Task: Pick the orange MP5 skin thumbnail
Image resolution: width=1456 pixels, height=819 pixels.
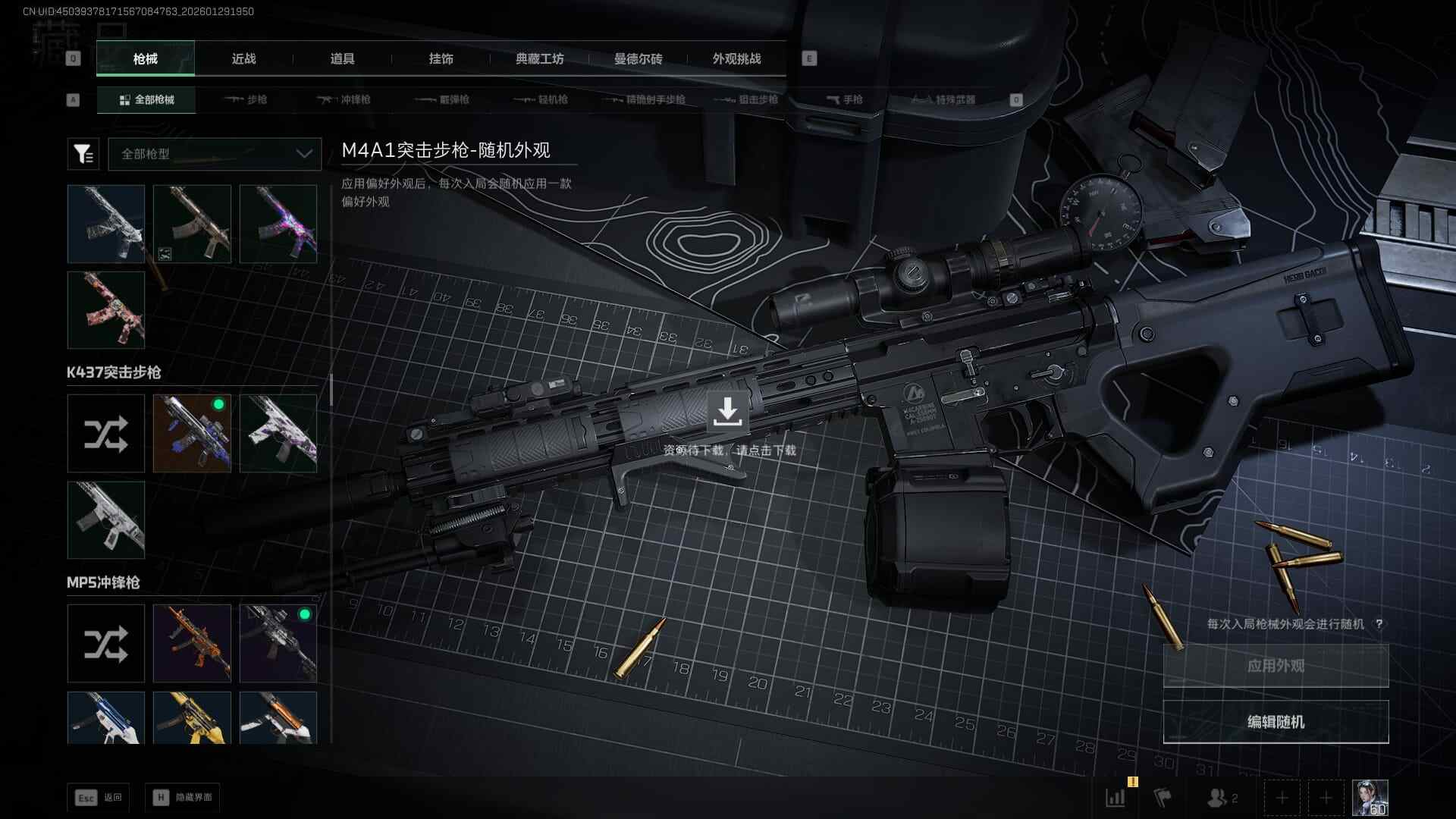Action: [192, 644]
